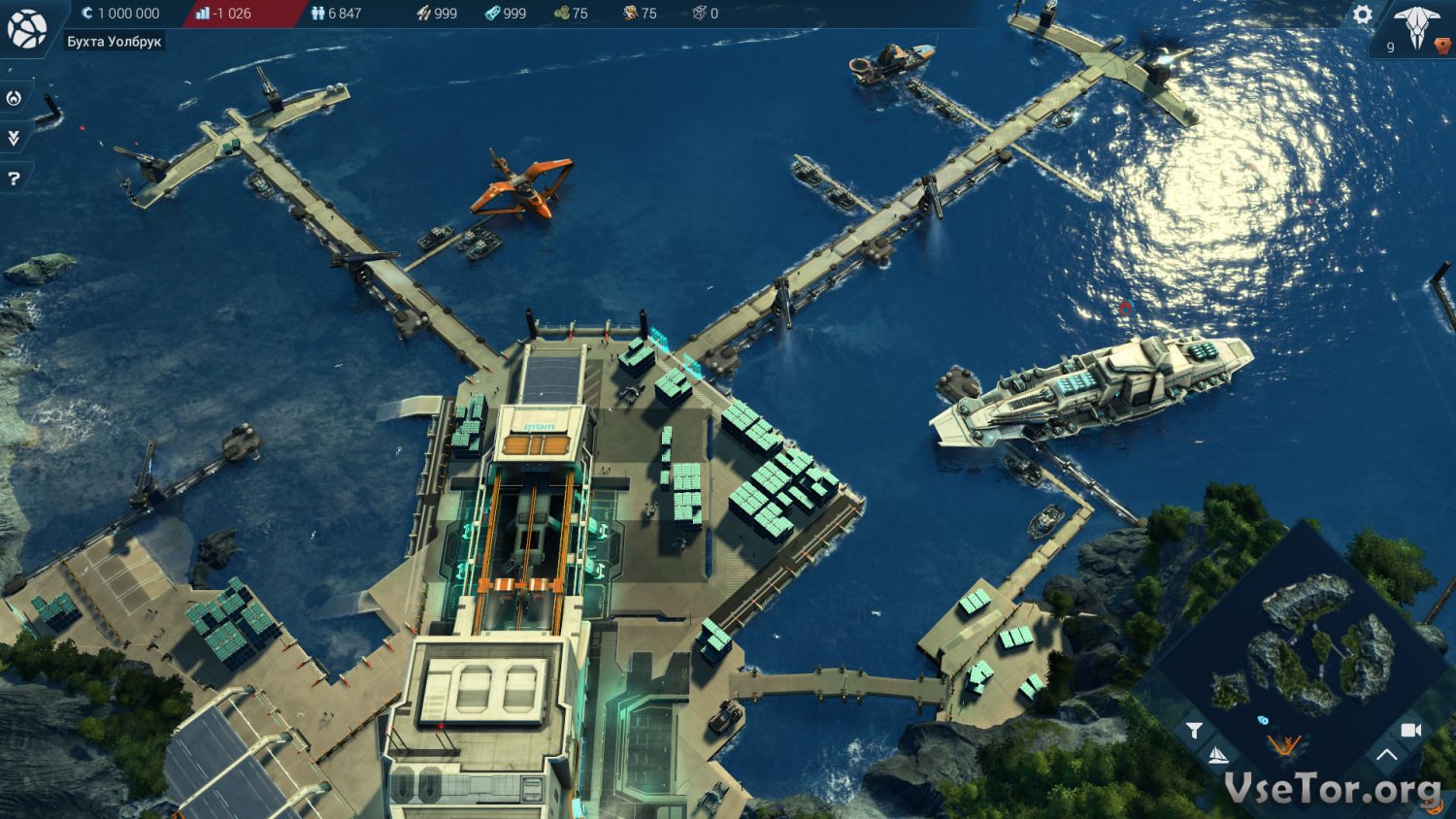Open the question mark help button
This screenshot has height=819, width=1456.
click(x=14, y=179)
